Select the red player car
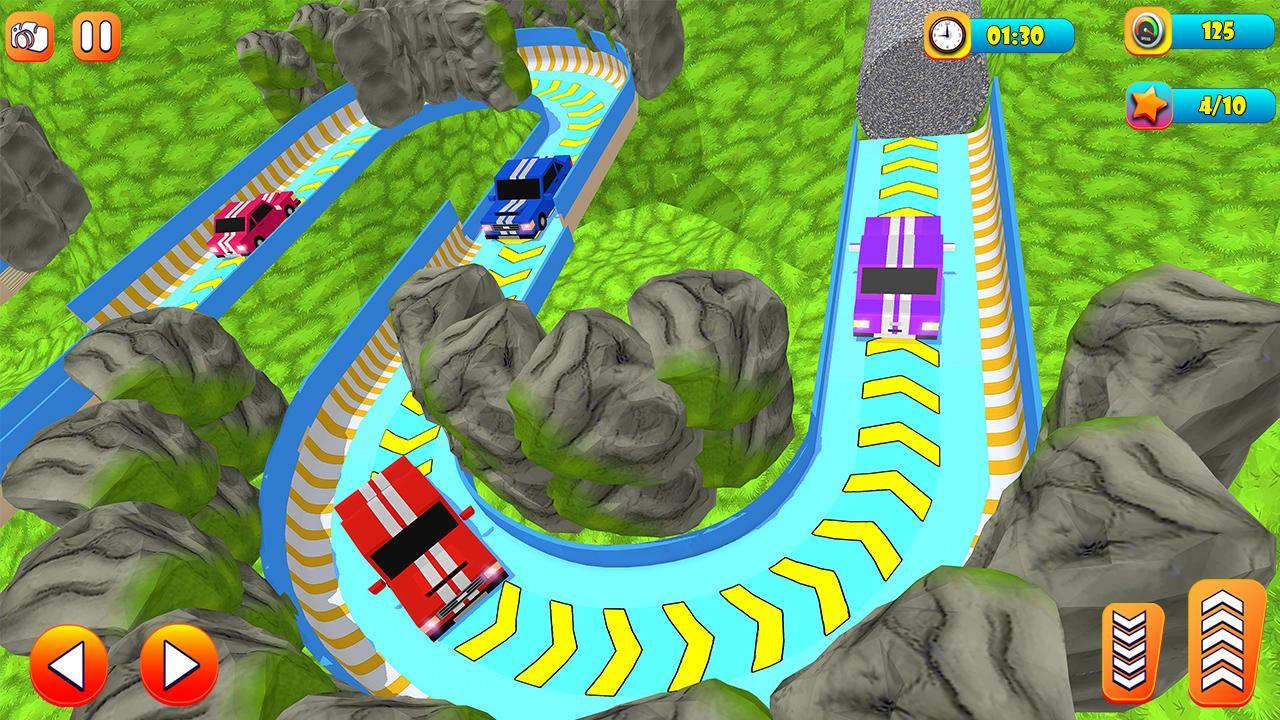This screenshot has width=1280, height=720. pos(424,545)
